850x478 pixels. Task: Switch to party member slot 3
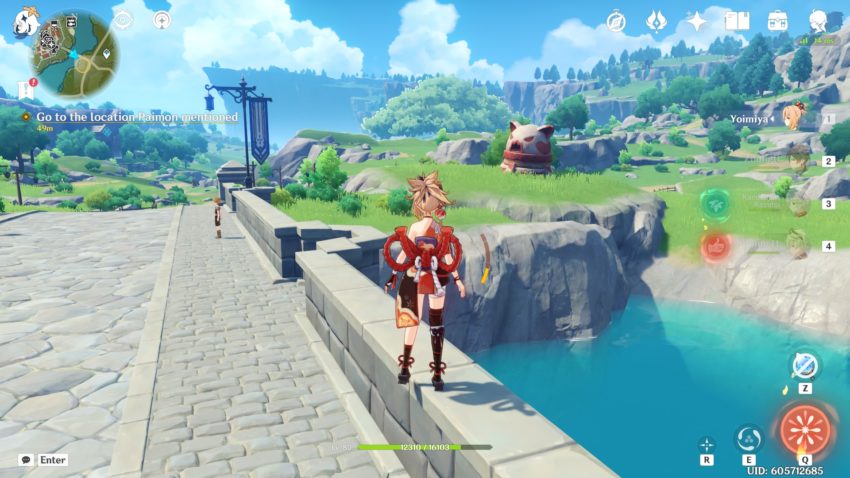point(798,203)
